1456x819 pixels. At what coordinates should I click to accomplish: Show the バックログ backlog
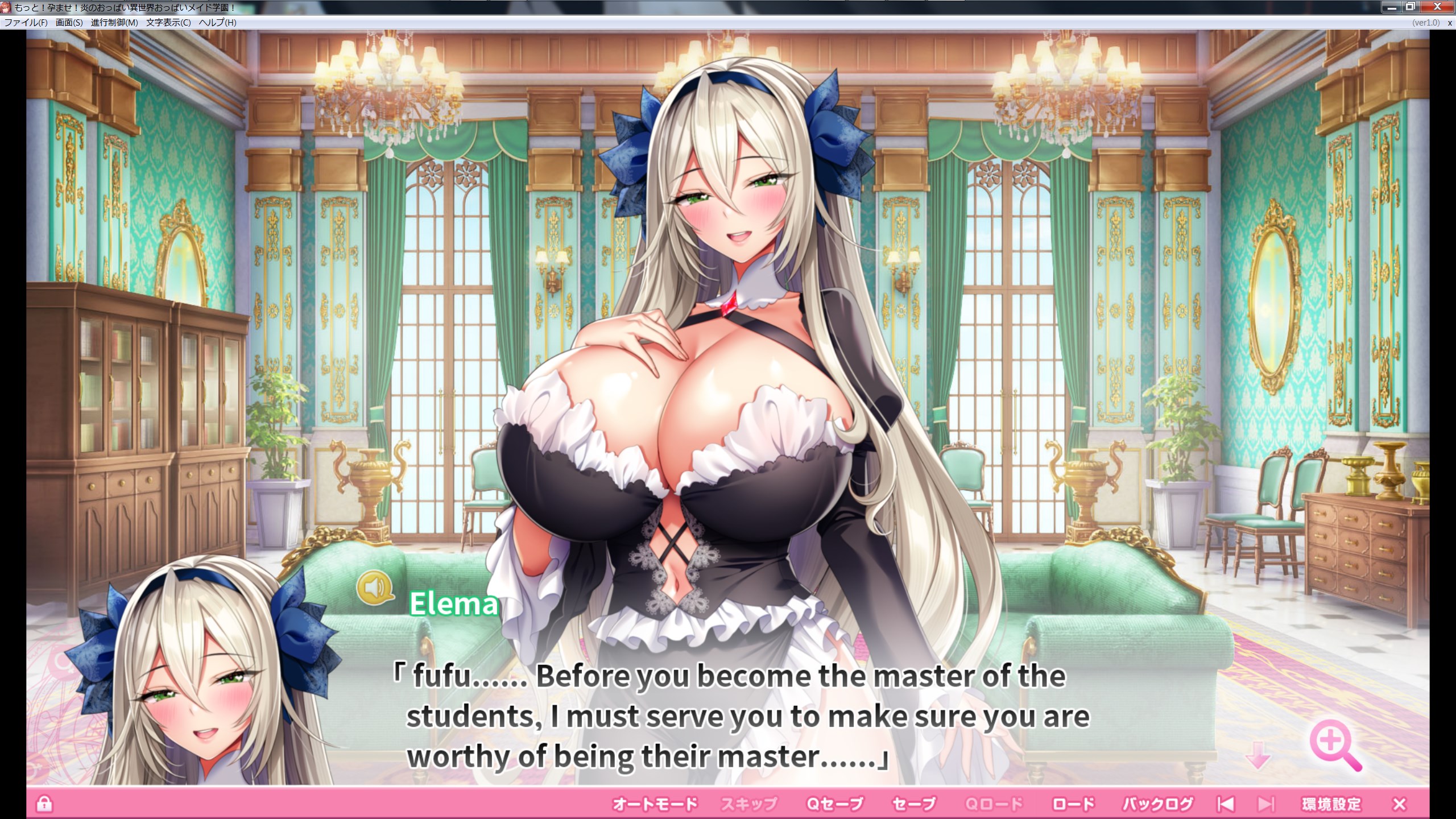[1157, 804]
